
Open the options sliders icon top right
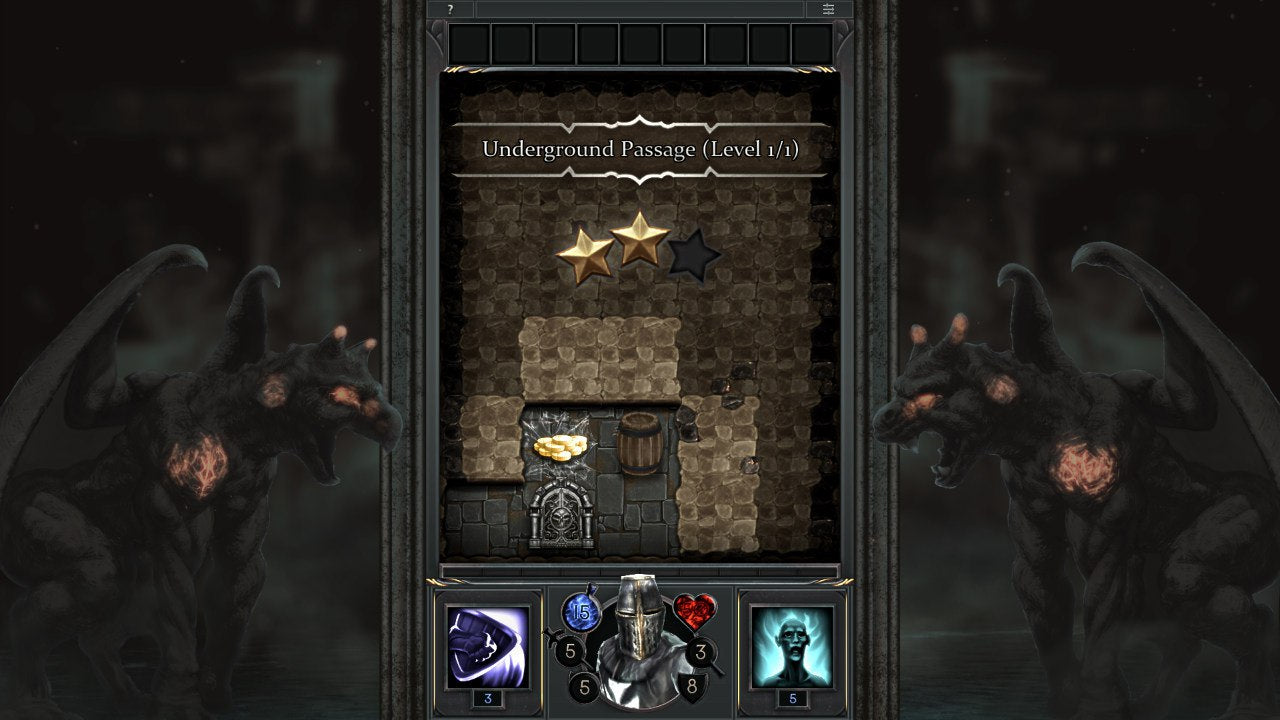pyautogui.click(x=827, y=10)
